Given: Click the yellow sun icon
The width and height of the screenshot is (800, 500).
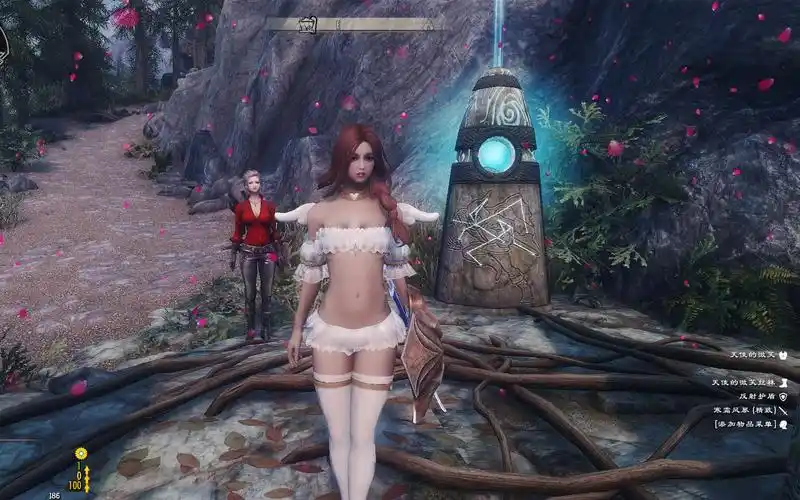Looking at the screenshot, I should (81, 454).
